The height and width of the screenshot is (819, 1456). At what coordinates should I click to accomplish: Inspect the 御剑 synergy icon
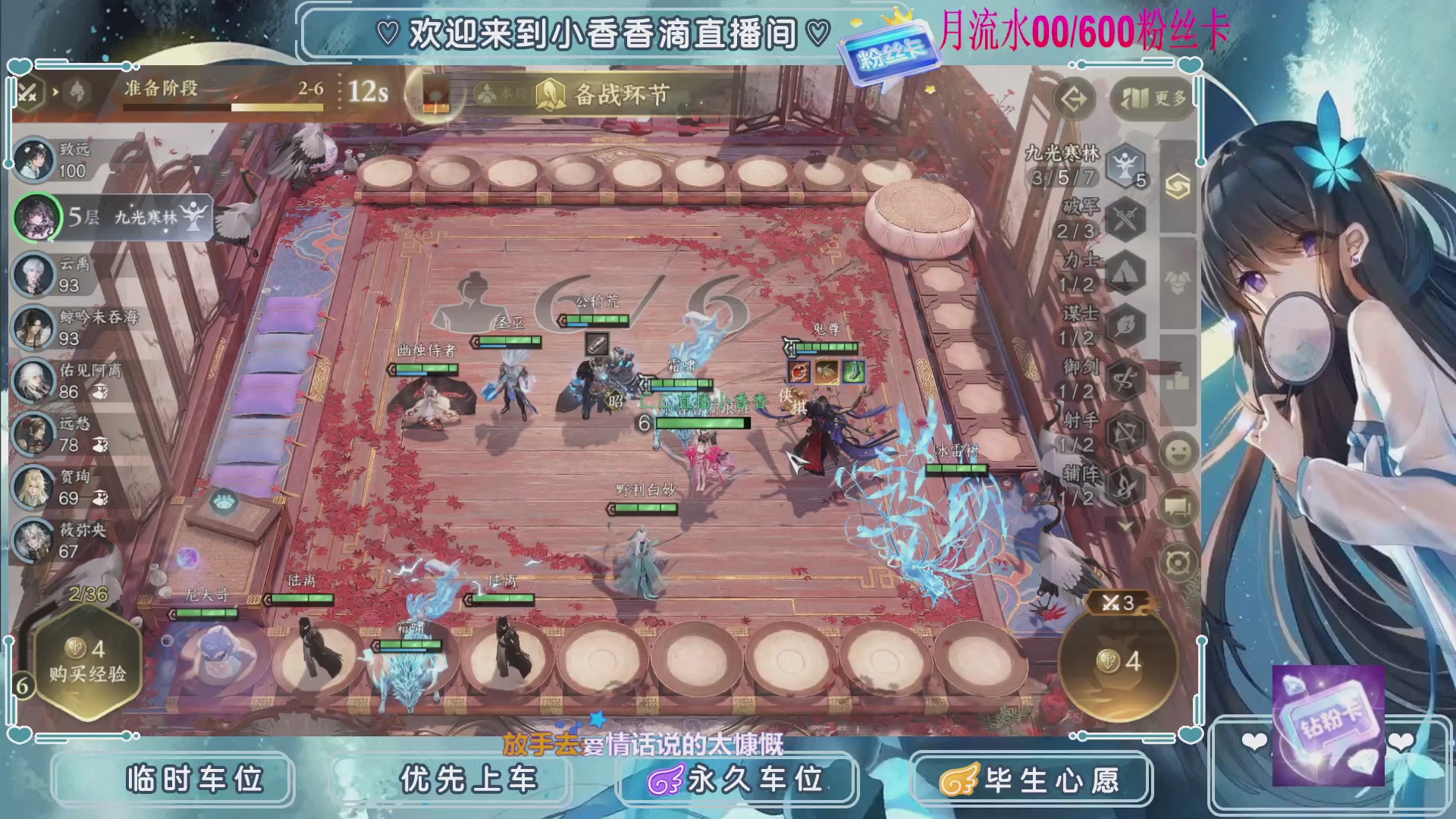(x=1125, y=379)
